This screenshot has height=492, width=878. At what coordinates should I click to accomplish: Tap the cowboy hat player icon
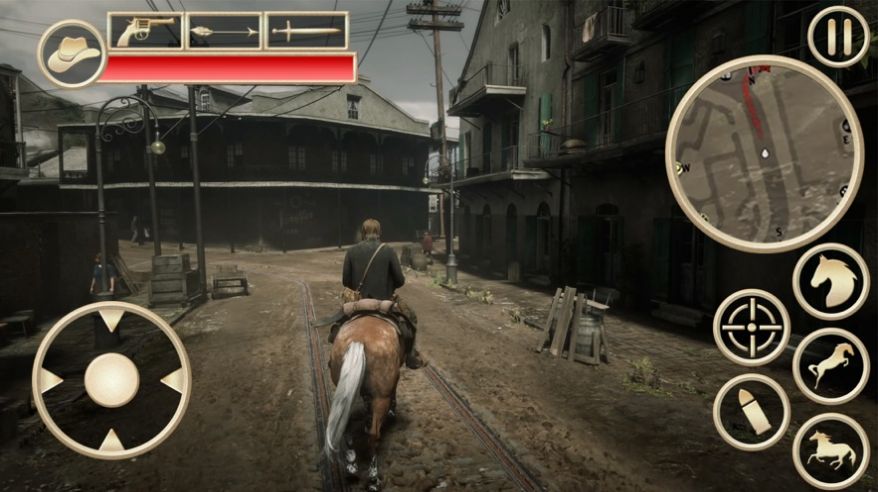point(72,53)
